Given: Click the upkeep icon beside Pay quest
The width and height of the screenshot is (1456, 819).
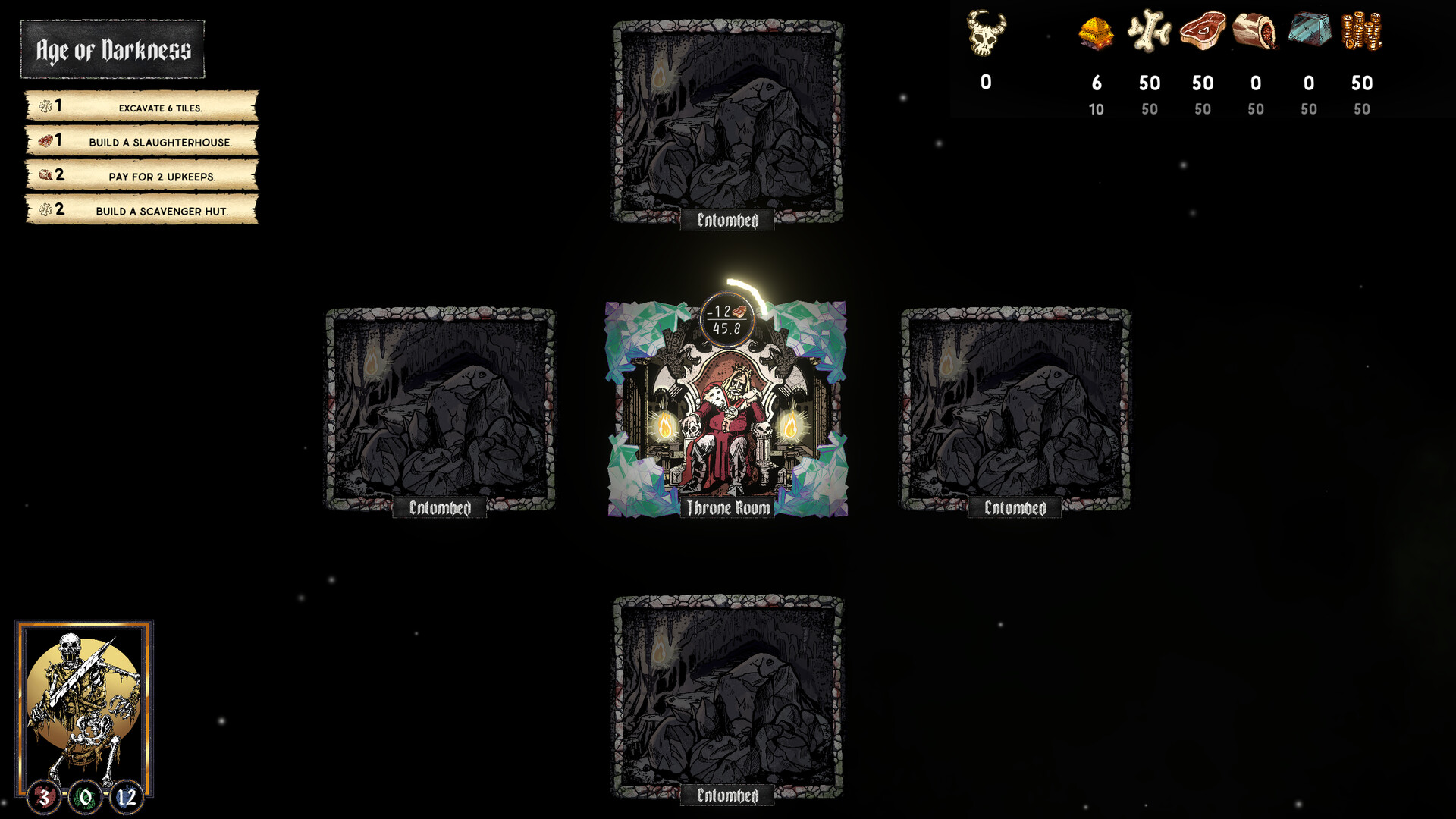Looking at the screenshot, I should click(x=44, y=174).
